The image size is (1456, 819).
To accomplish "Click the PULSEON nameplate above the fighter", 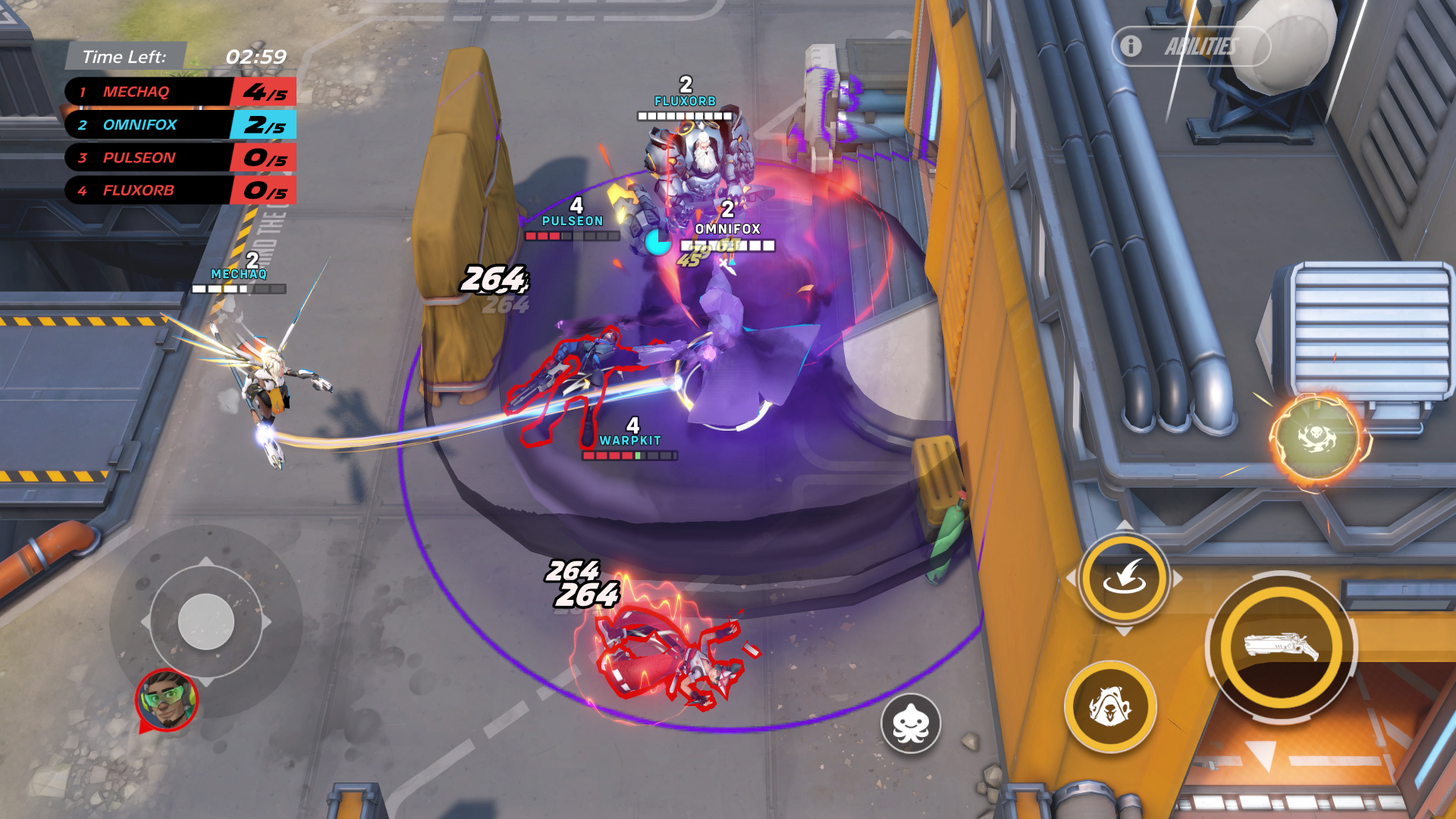I will (573, 221).
